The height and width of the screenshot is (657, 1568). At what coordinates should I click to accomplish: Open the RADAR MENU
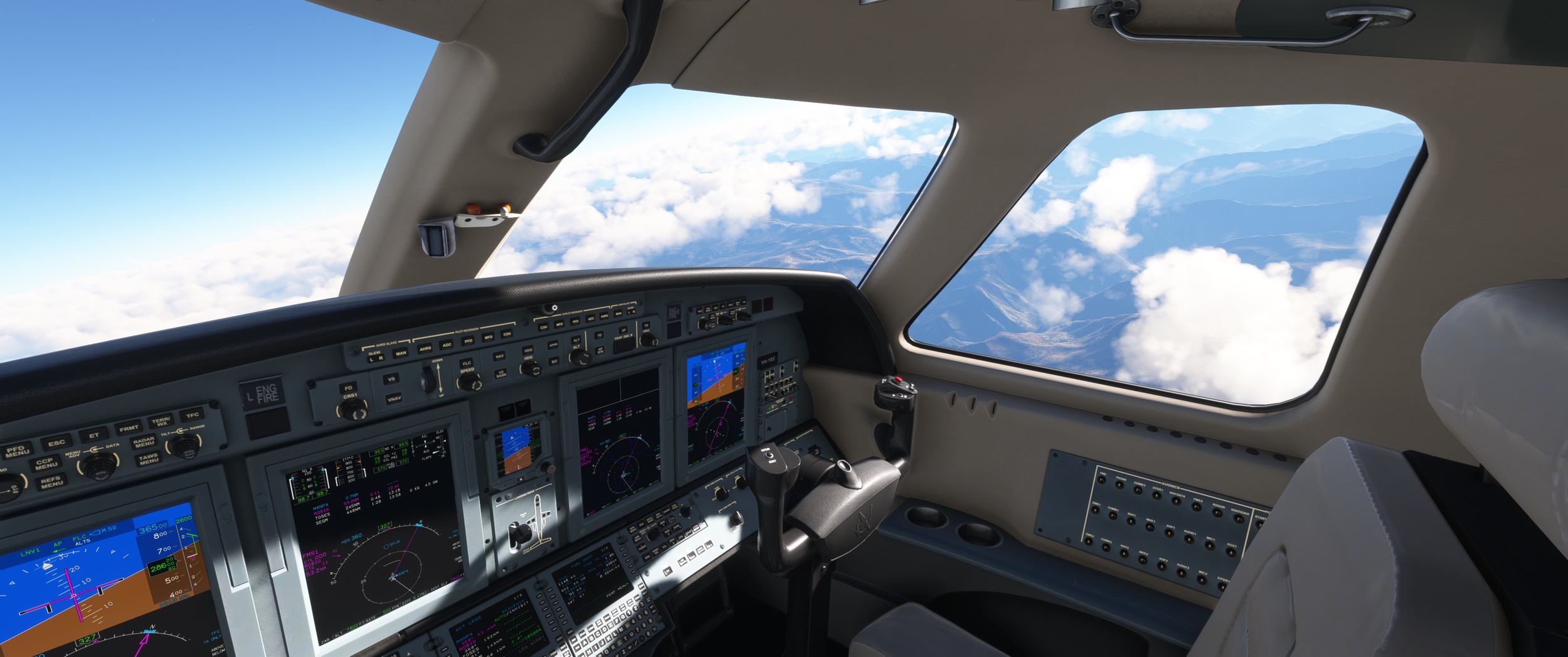point(143,442)
